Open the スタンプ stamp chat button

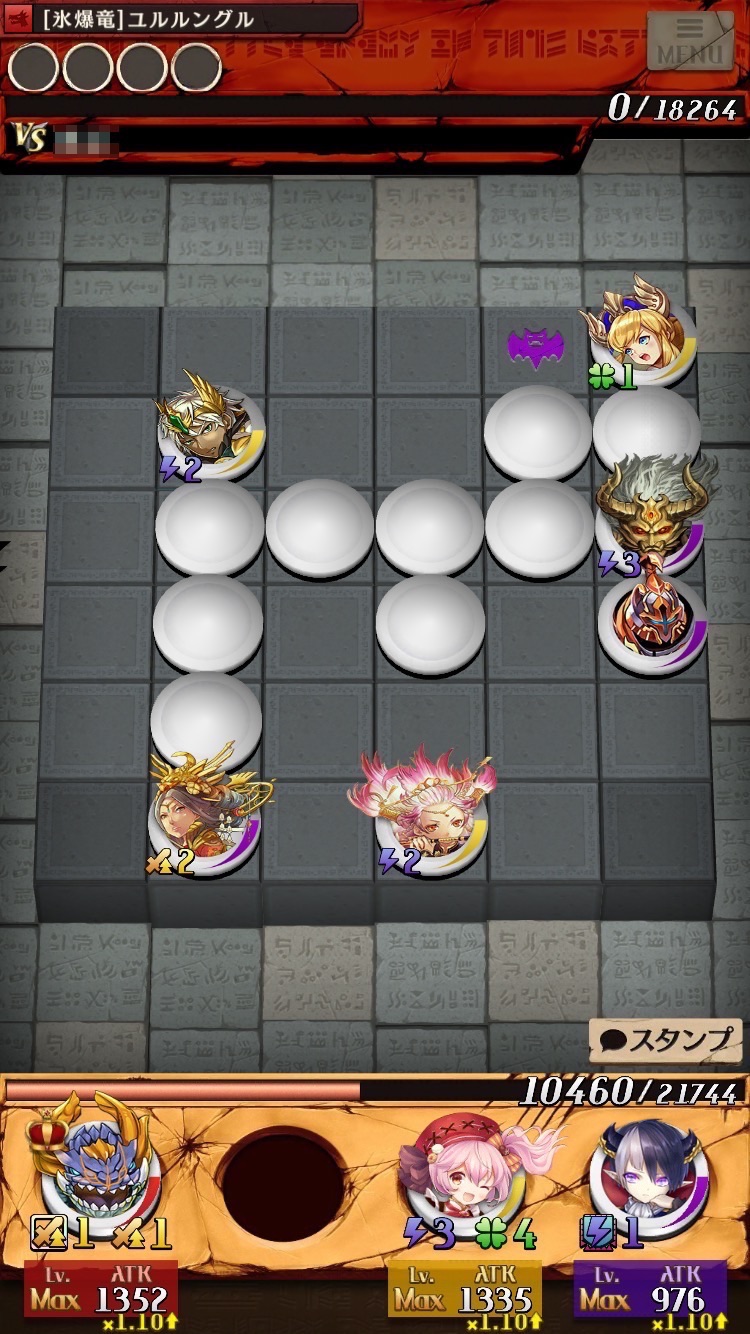(x=665, y=1040)
